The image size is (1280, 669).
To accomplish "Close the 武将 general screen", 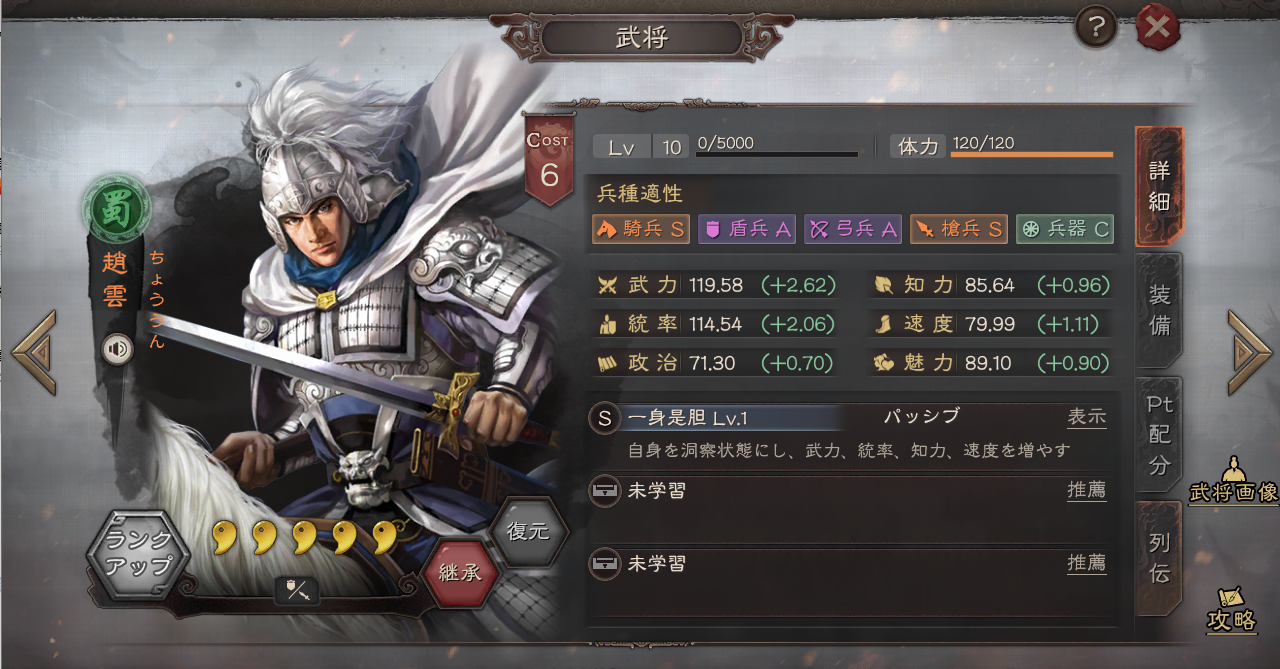I will click(x=1157, y=28).
